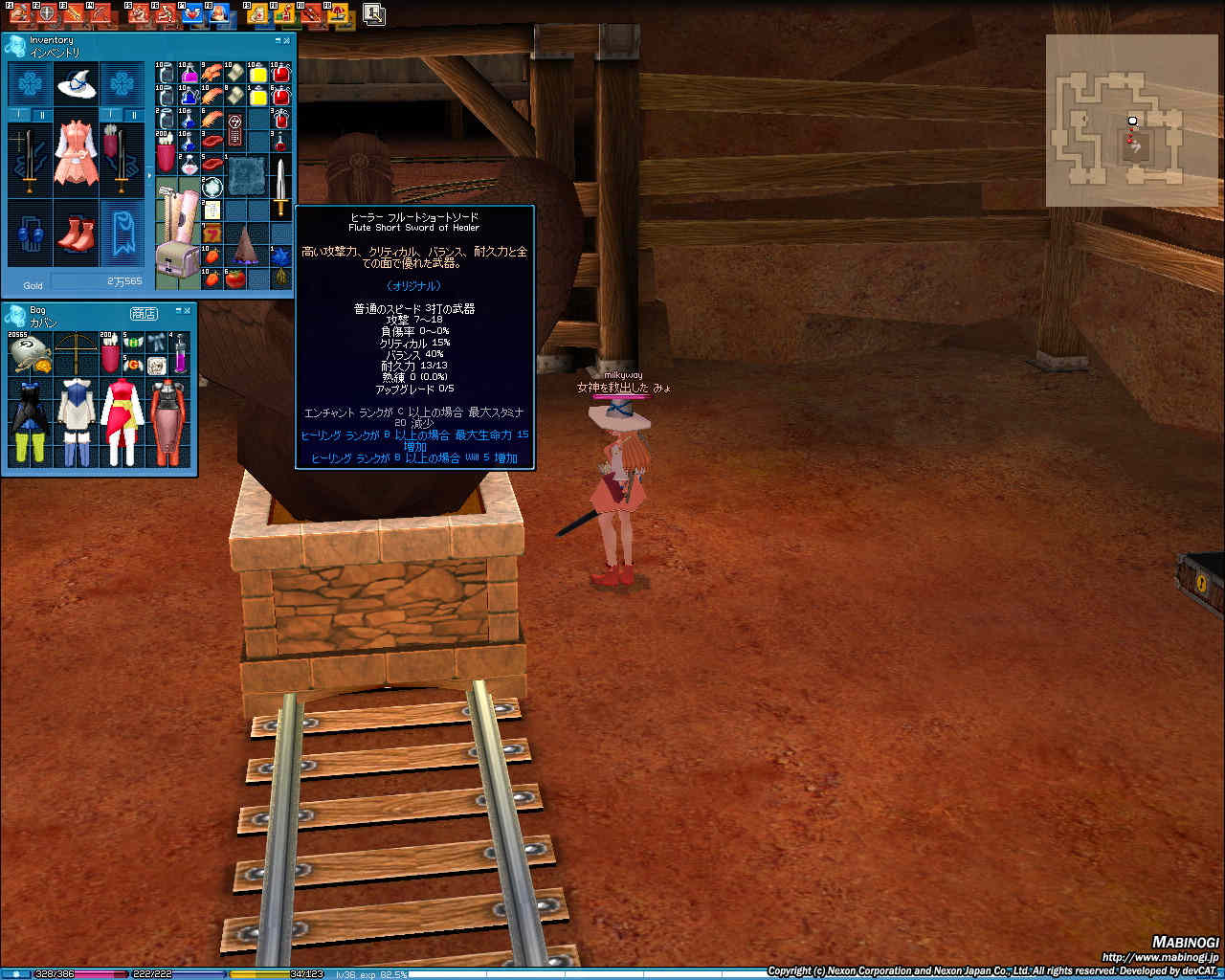
Task: Activate the F1 hotbar skill
Action: (19, 13)
